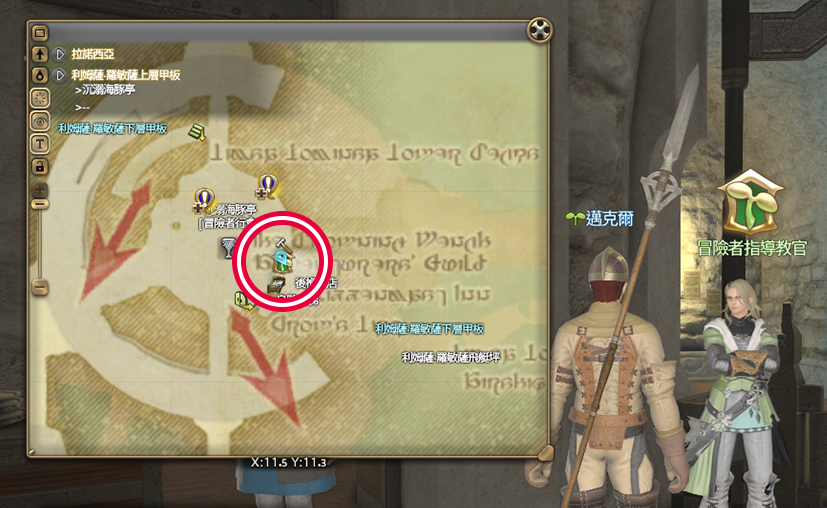Toggle the map padlock button

coord(40,164)
